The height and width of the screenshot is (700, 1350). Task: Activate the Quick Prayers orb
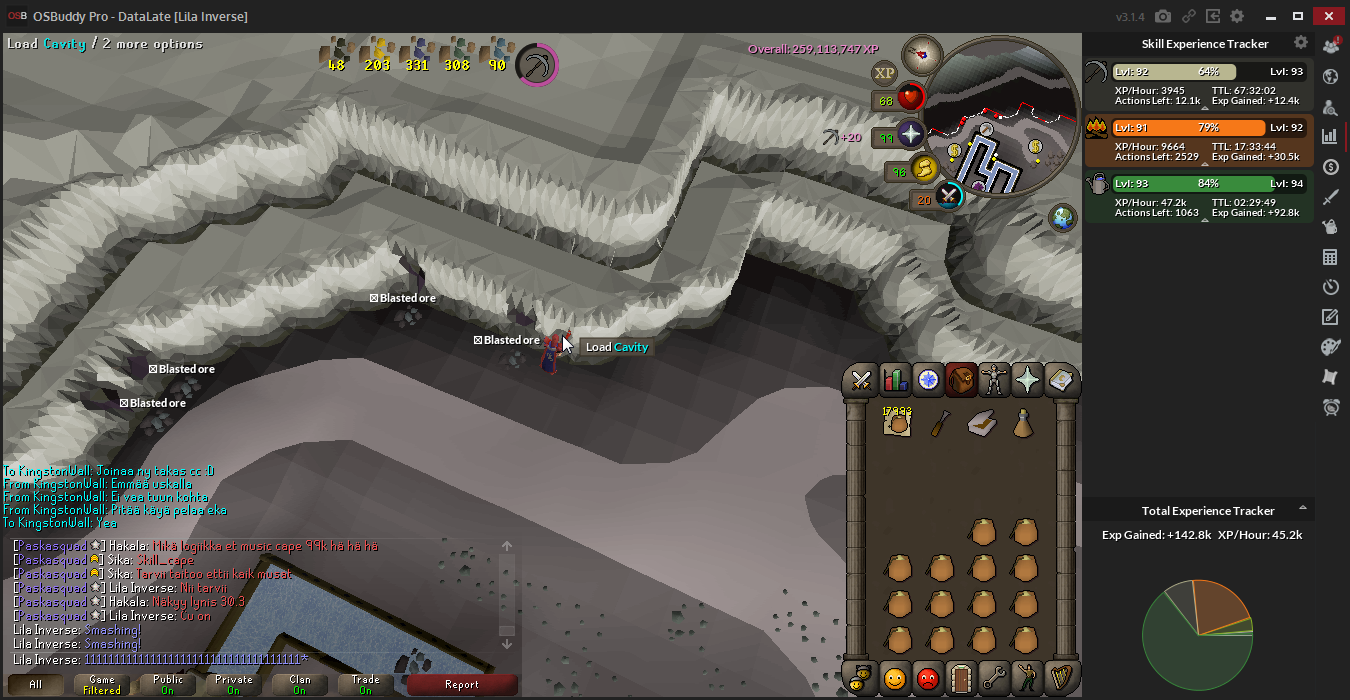pos(911,135)
